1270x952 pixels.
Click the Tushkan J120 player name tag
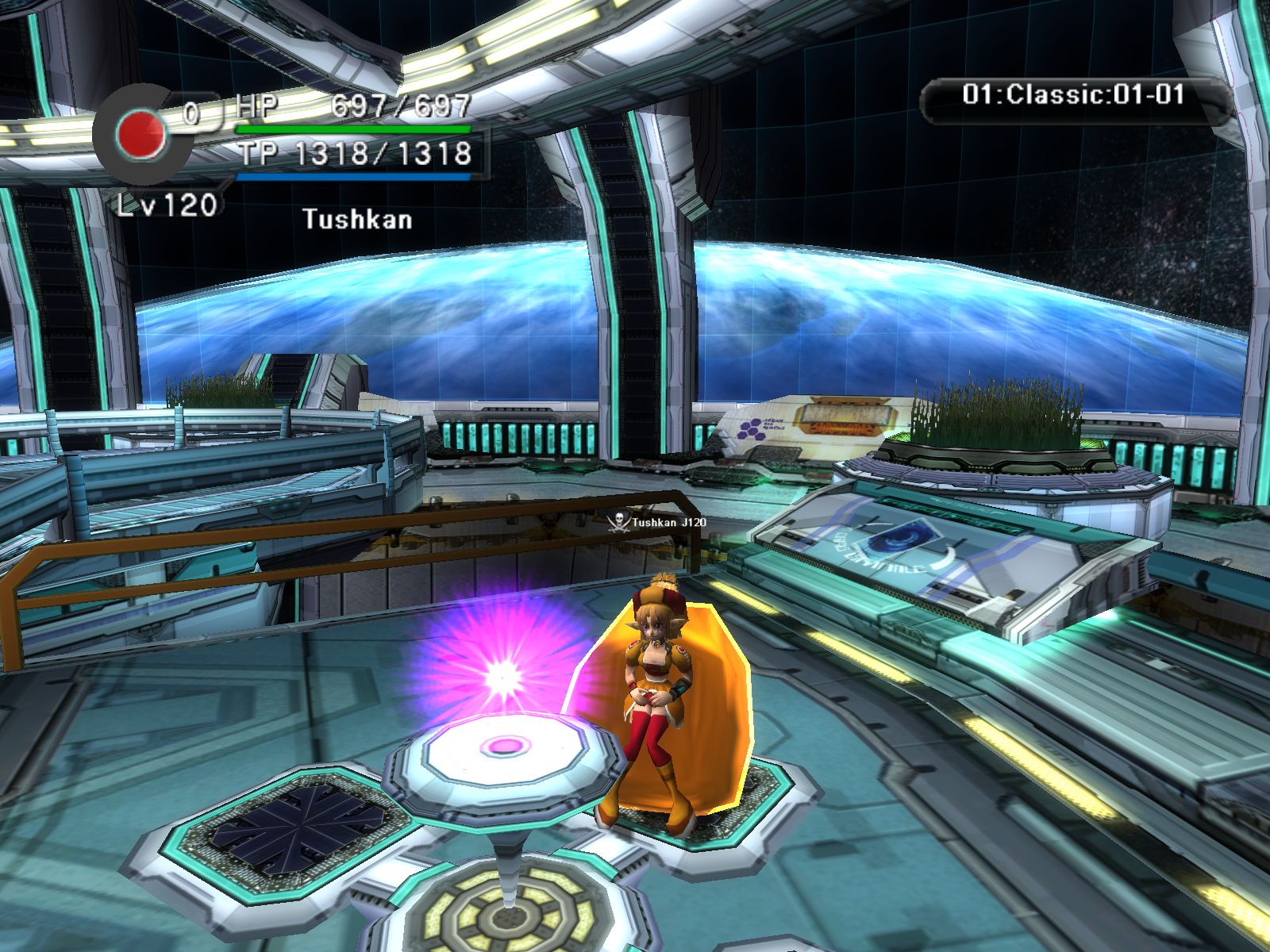(657, 522)
